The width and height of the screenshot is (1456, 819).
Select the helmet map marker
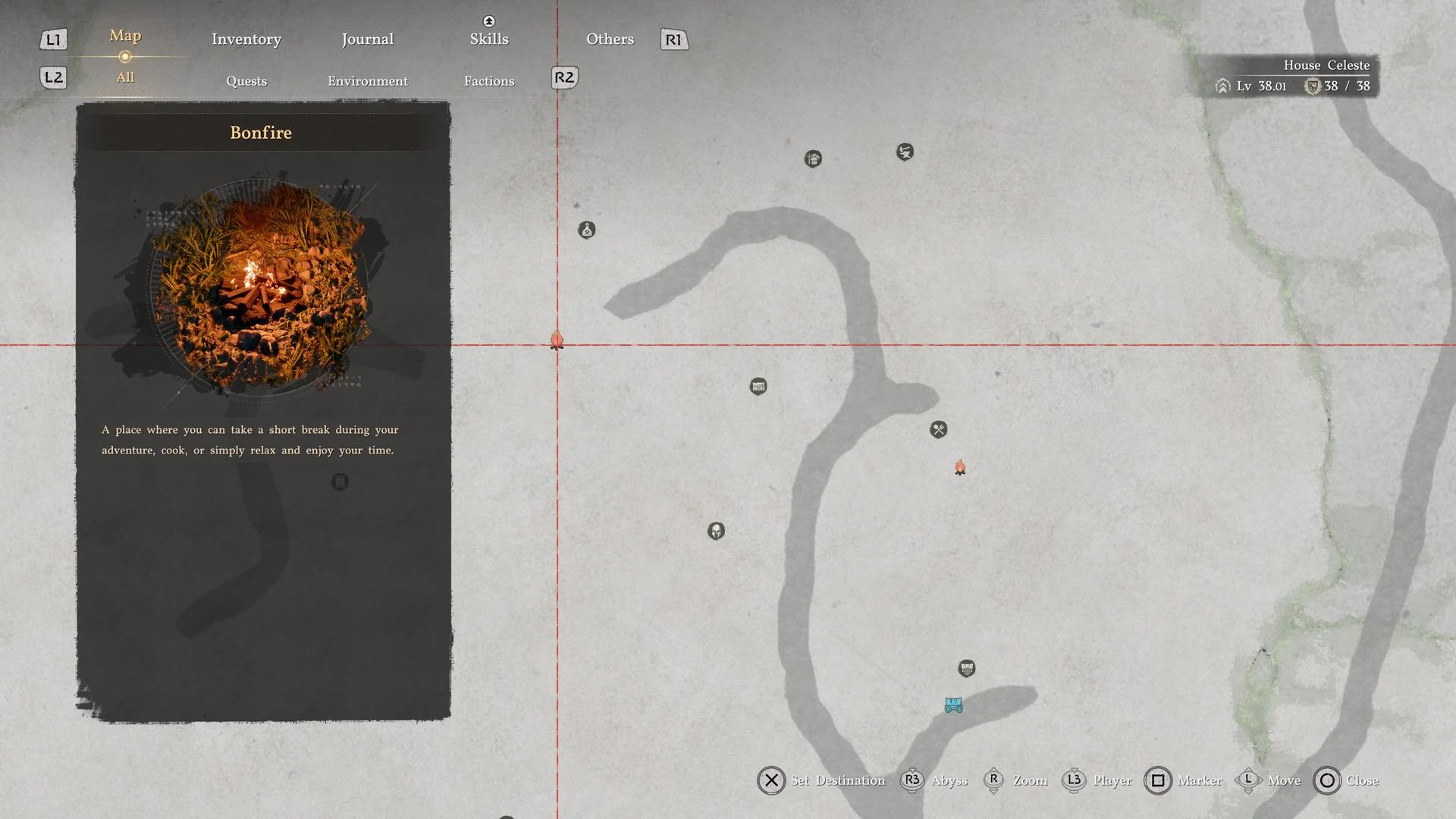(716, 531)
